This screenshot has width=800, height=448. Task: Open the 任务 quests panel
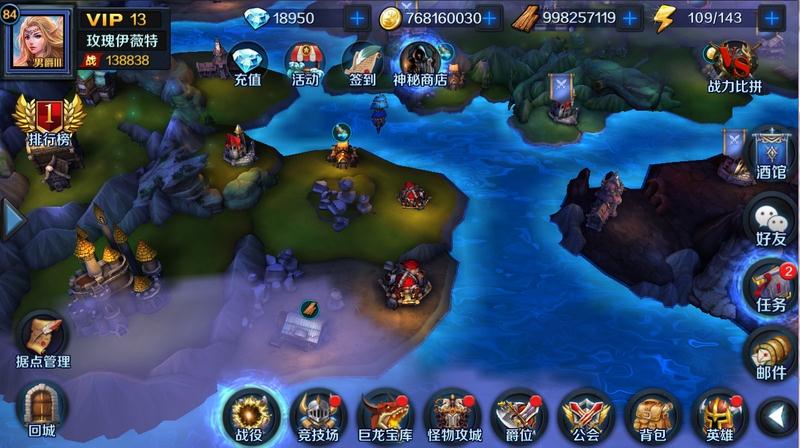(x=770, y=285)
